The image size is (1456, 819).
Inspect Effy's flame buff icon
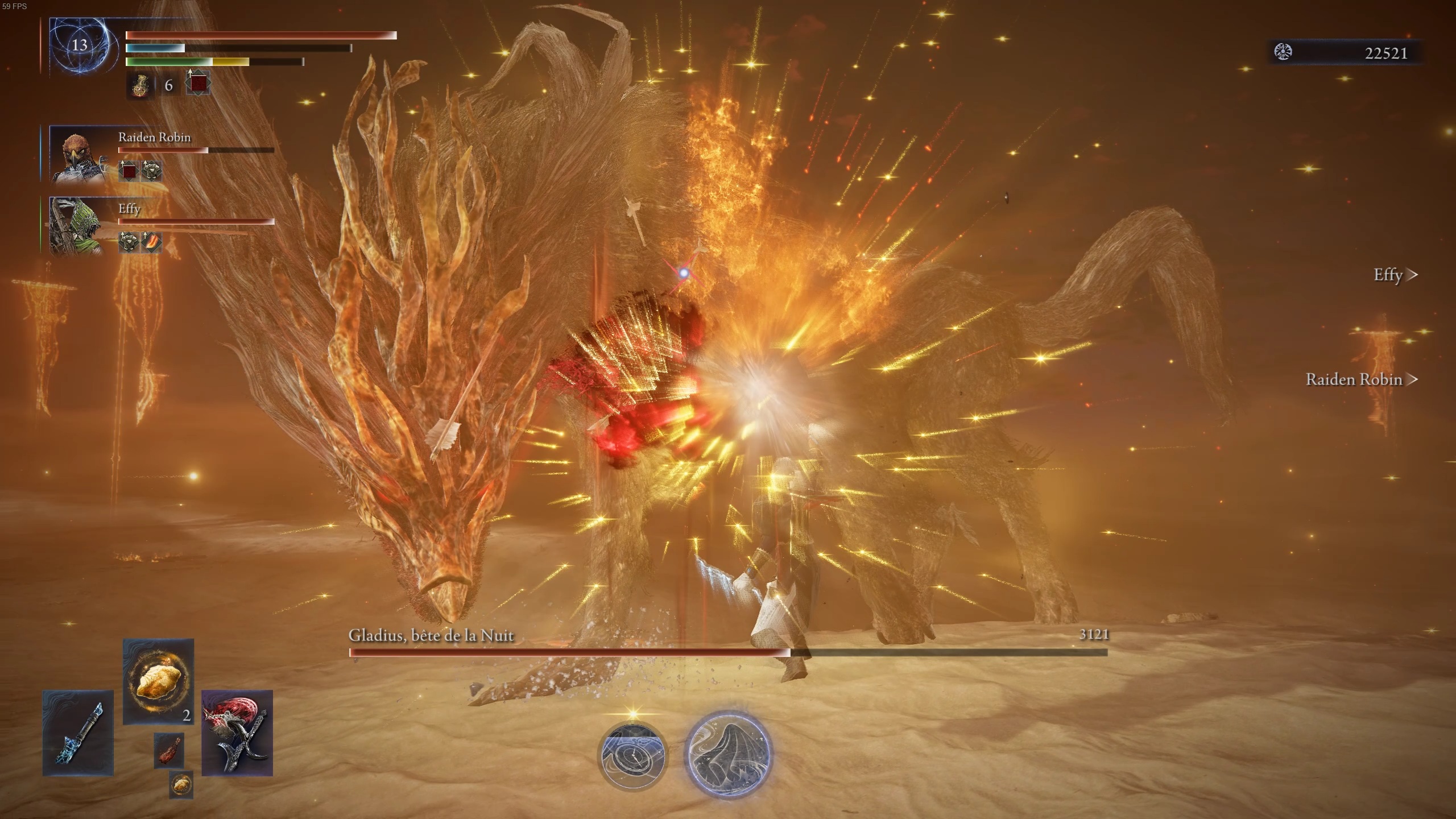click(x=151, y=242)
